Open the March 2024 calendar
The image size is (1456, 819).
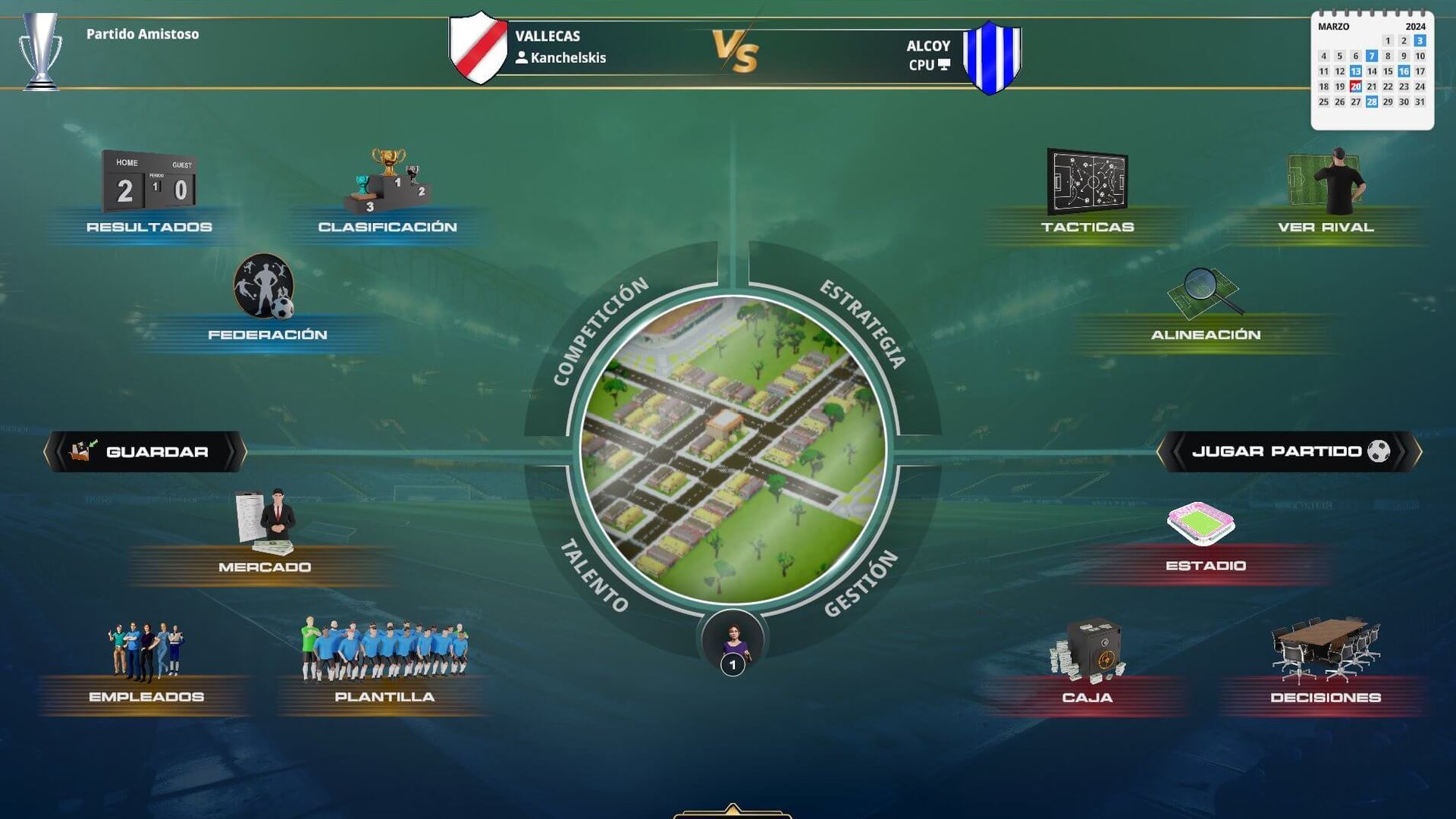pos(1372,70)
